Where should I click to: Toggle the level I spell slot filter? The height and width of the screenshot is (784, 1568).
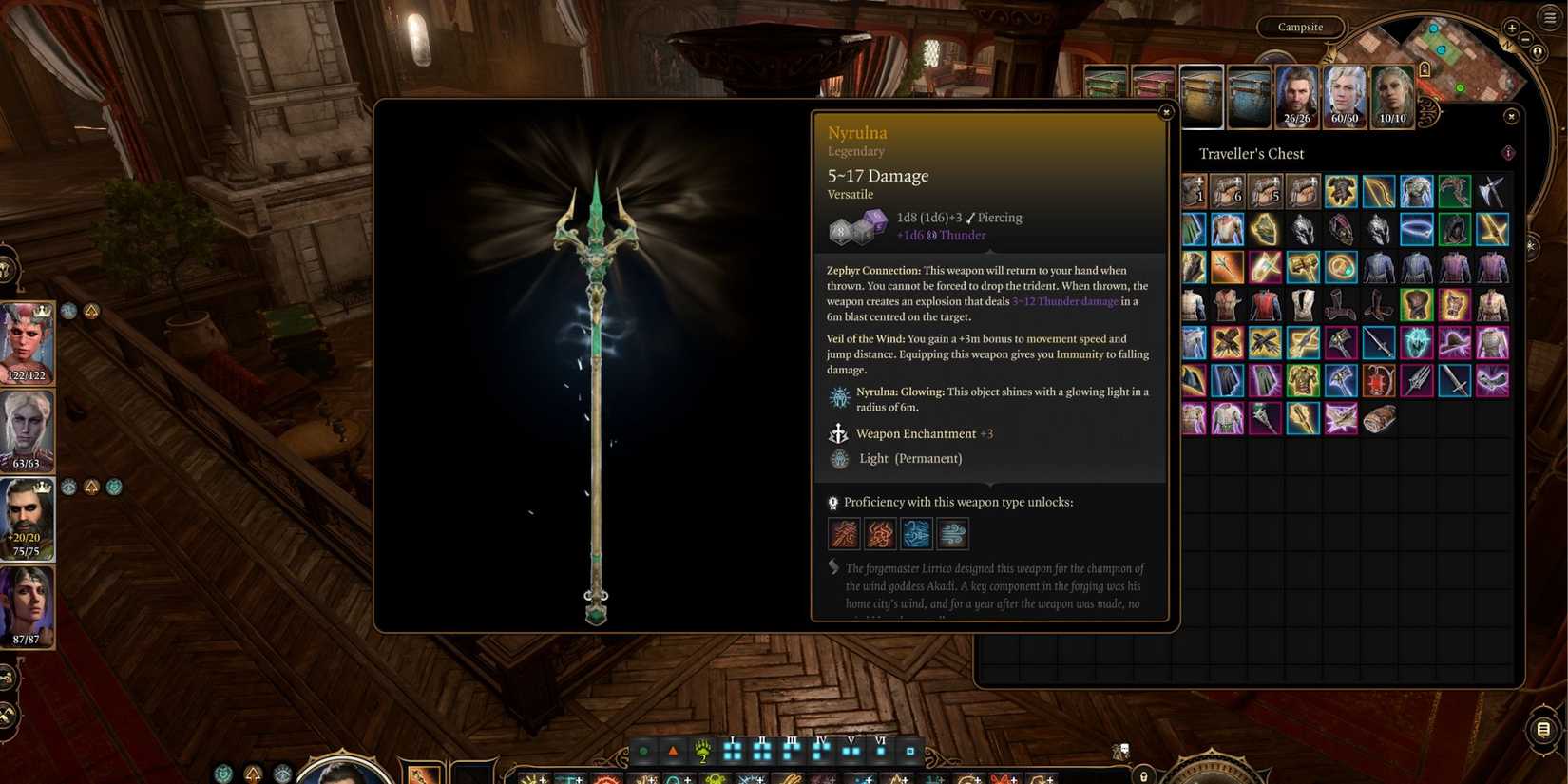pos(734,751)
